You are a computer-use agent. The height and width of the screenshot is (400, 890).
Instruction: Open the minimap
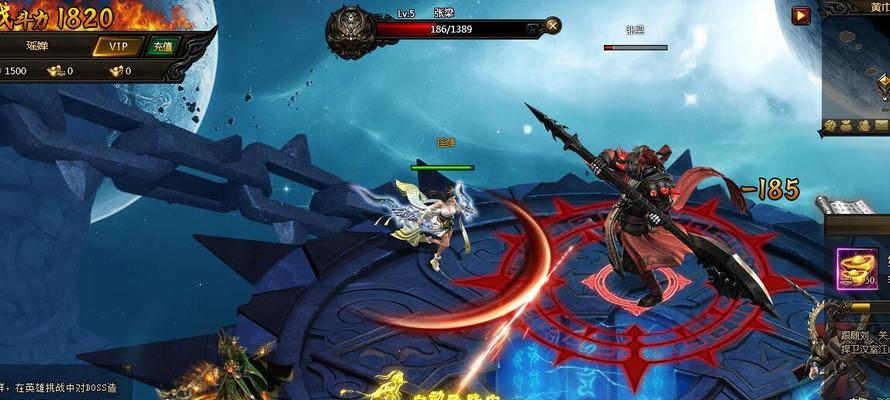click(858, 65)
